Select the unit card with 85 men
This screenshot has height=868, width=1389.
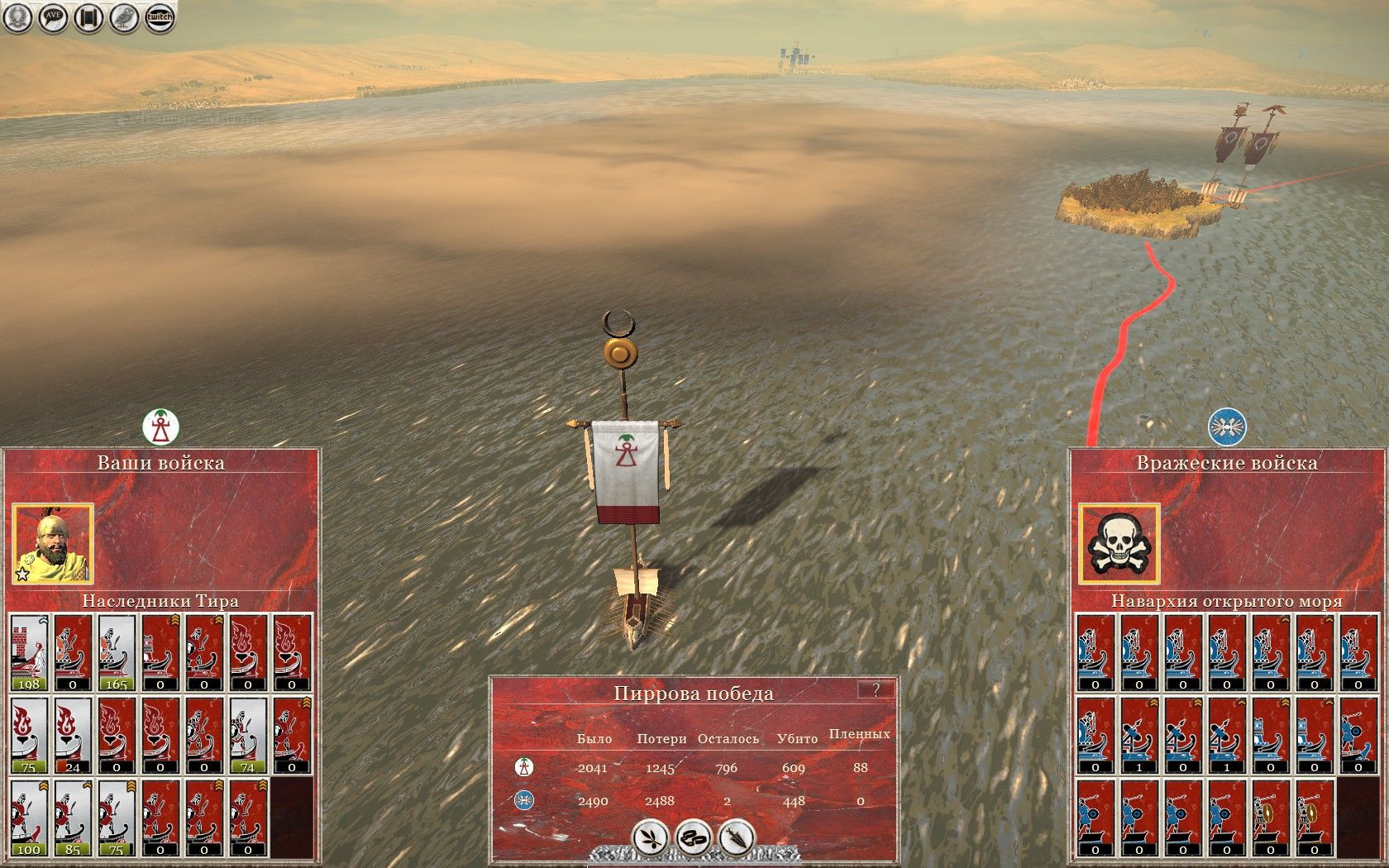(73, 818)
